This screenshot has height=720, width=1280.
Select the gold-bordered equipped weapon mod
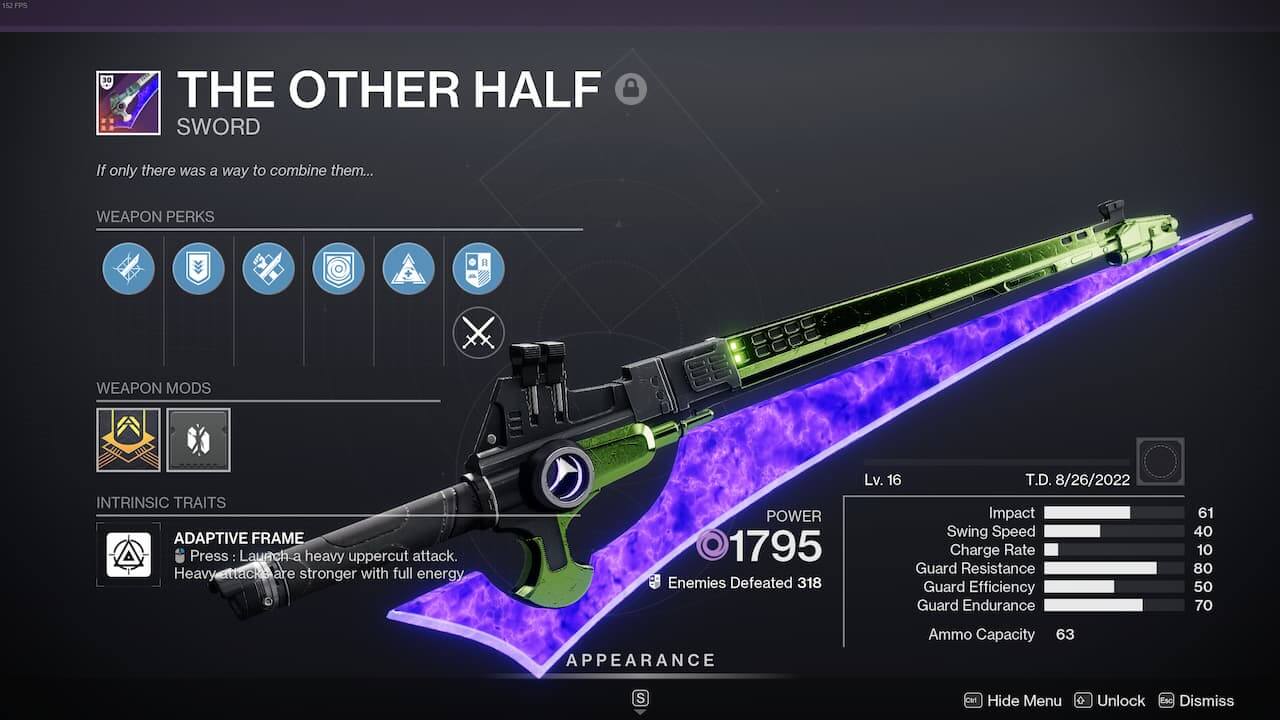tap(127, 440)
